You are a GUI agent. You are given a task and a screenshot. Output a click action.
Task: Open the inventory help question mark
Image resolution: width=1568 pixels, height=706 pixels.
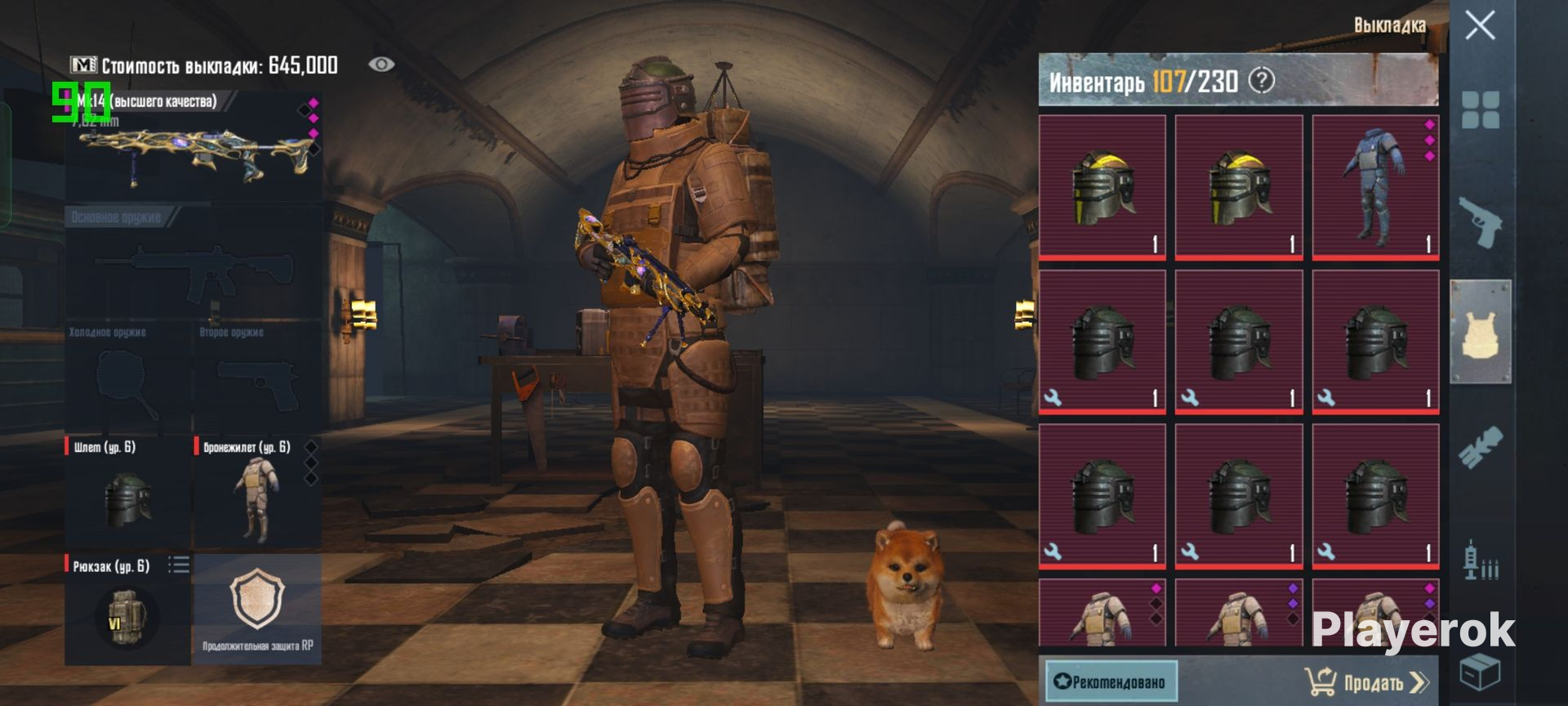1262,81
